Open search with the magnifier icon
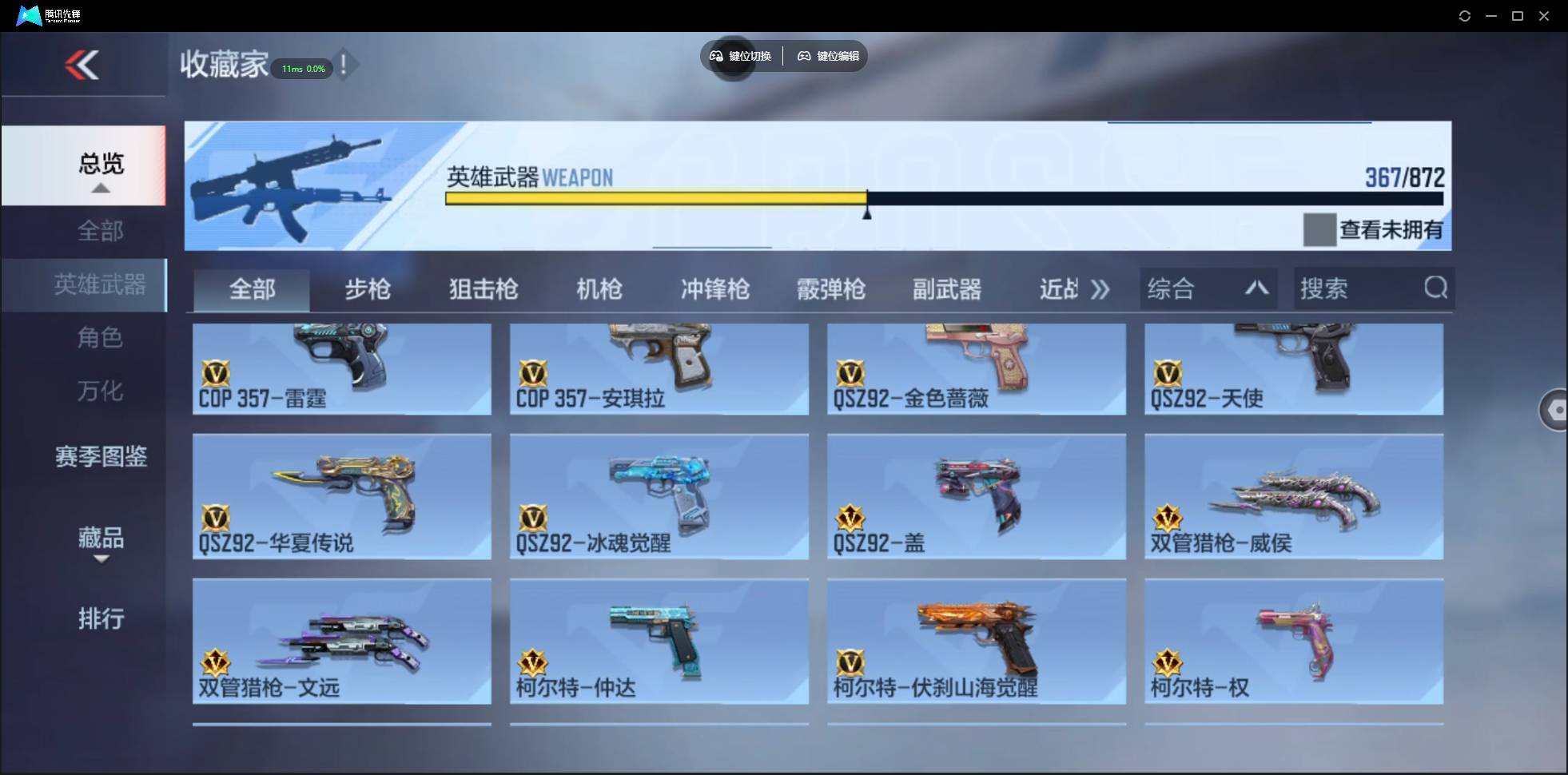 click(1436, 288)
